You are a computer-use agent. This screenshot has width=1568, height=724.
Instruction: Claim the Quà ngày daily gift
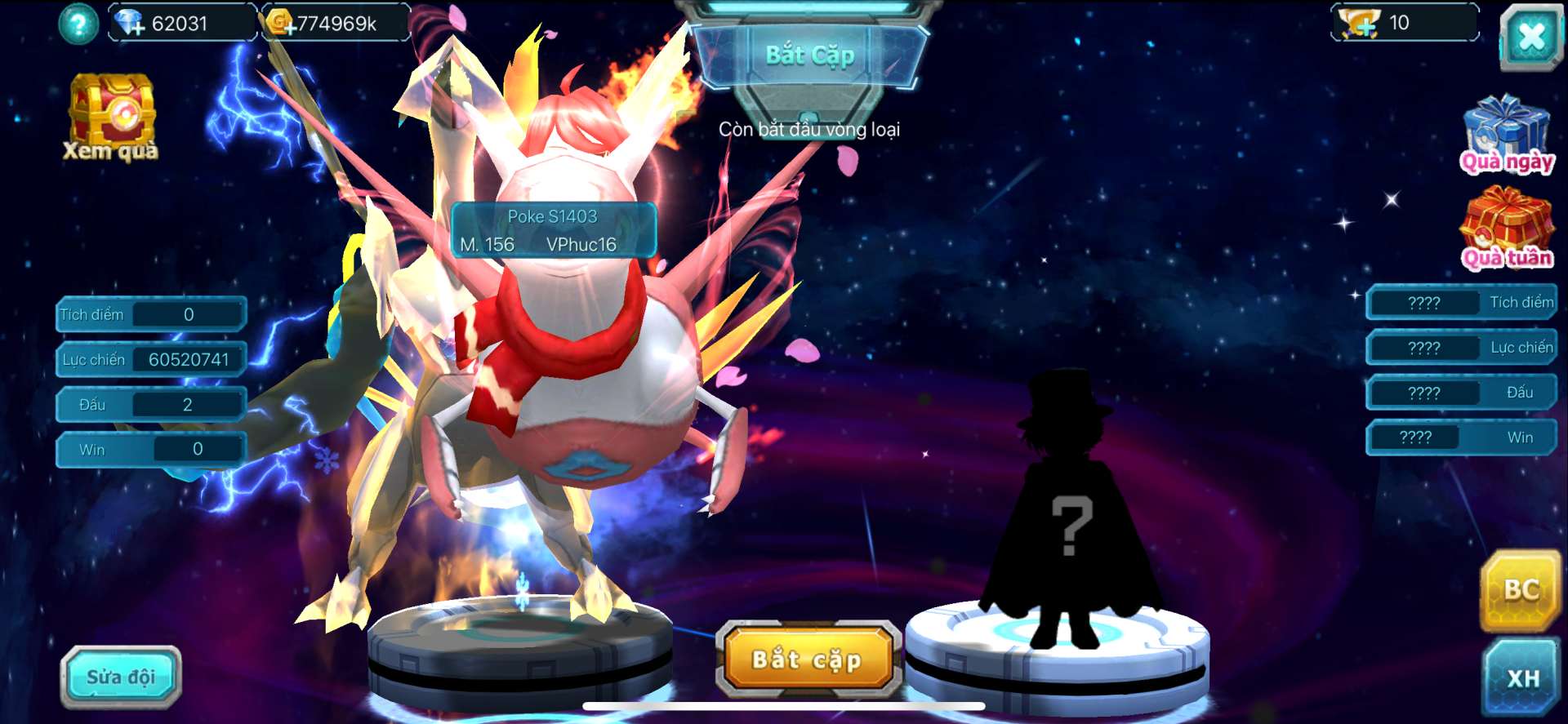tap(1506, 135)
